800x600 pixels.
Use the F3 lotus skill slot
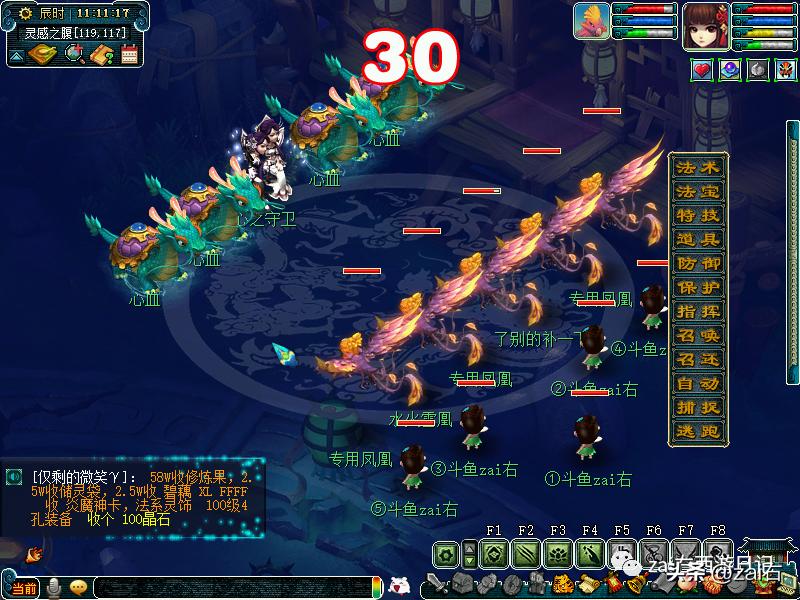click(557, 553)
